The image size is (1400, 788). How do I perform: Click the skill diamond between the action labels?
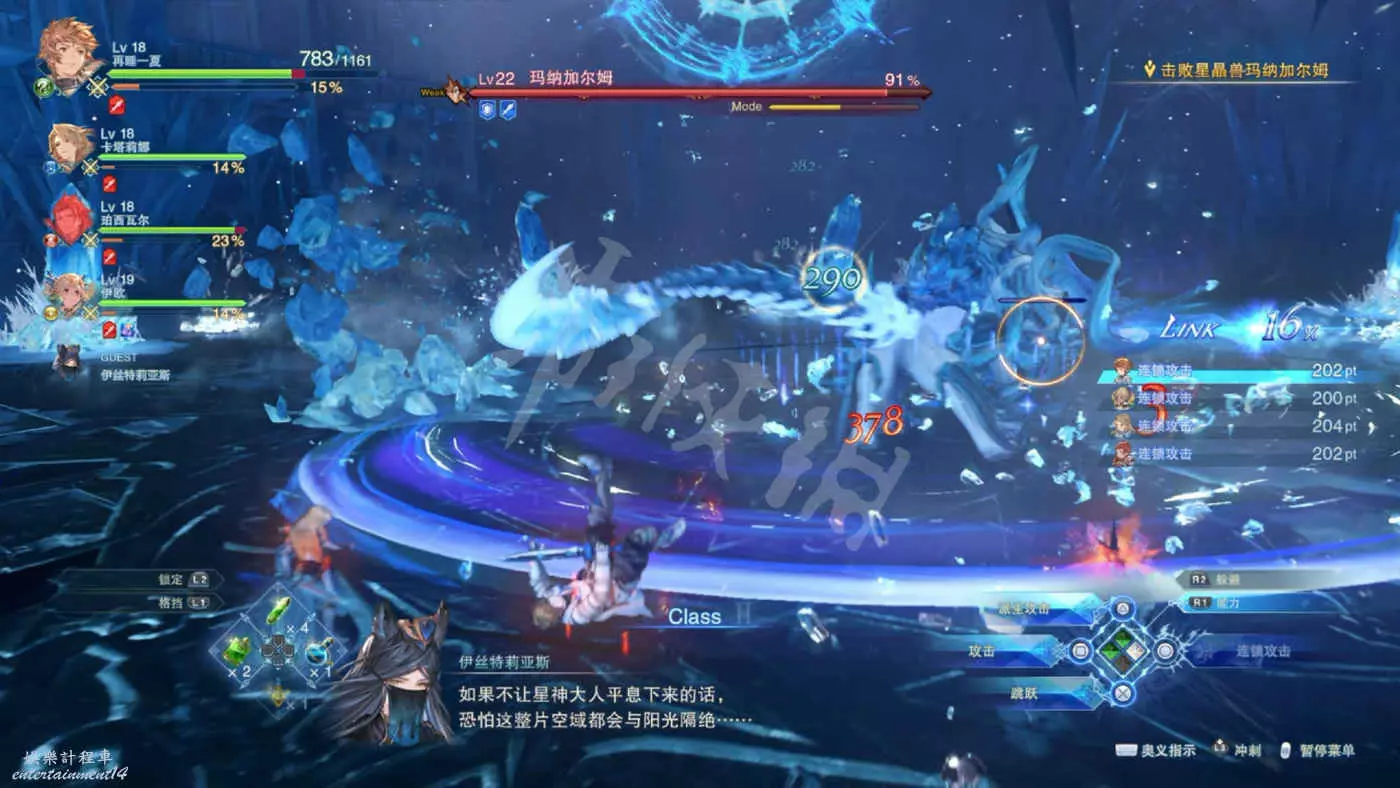pos(1123,651)
